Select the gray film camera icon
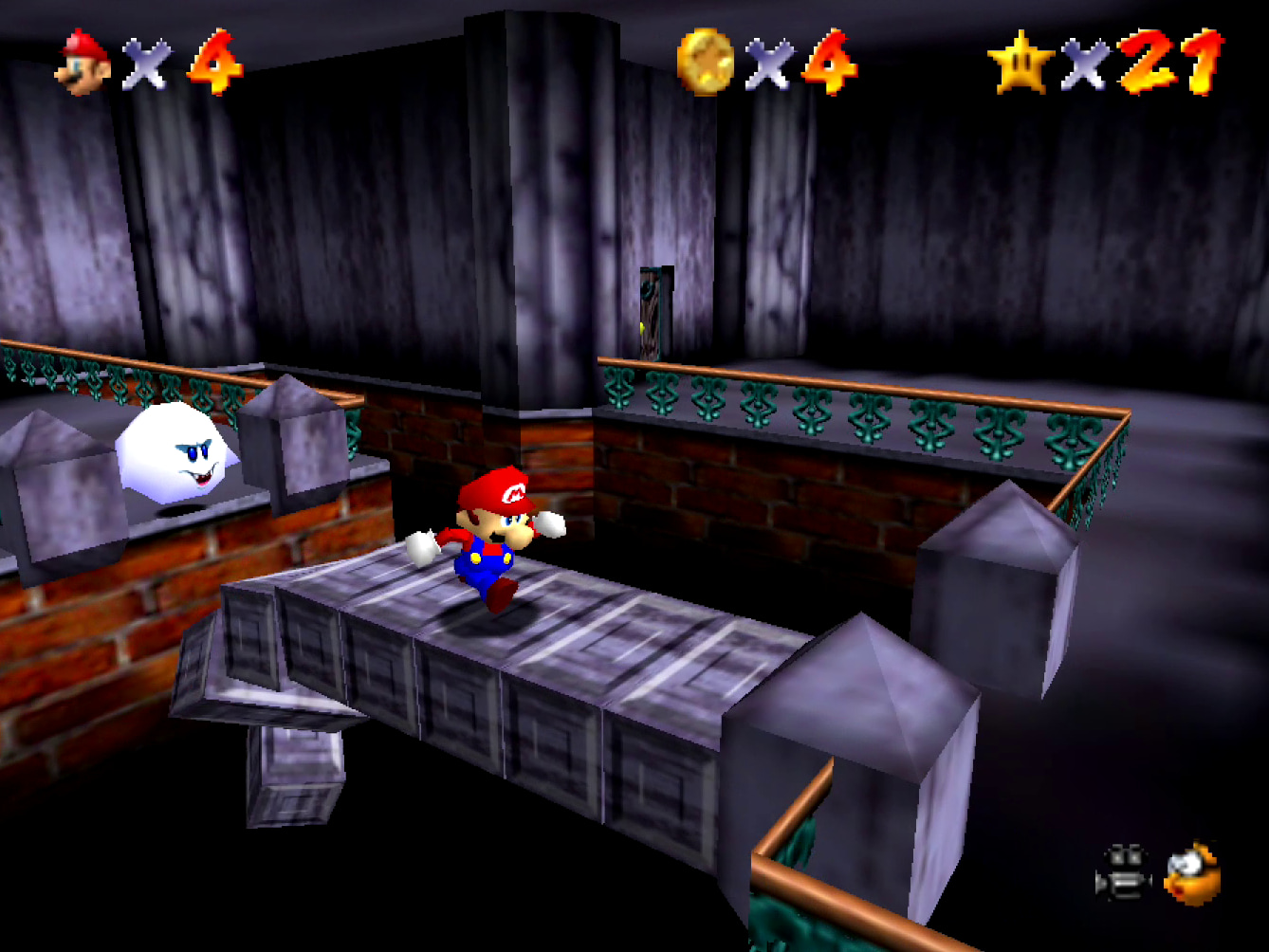This screenshot has height=952, width=1269. click(x=1124, y=873)
